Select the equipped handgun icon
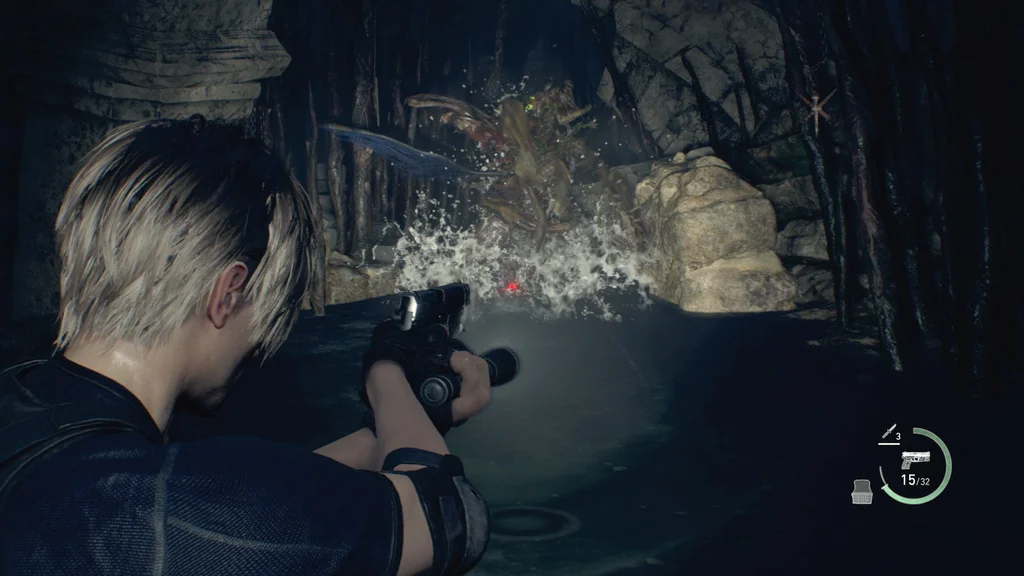The image size is (1024, 576). tap(914, 461)
